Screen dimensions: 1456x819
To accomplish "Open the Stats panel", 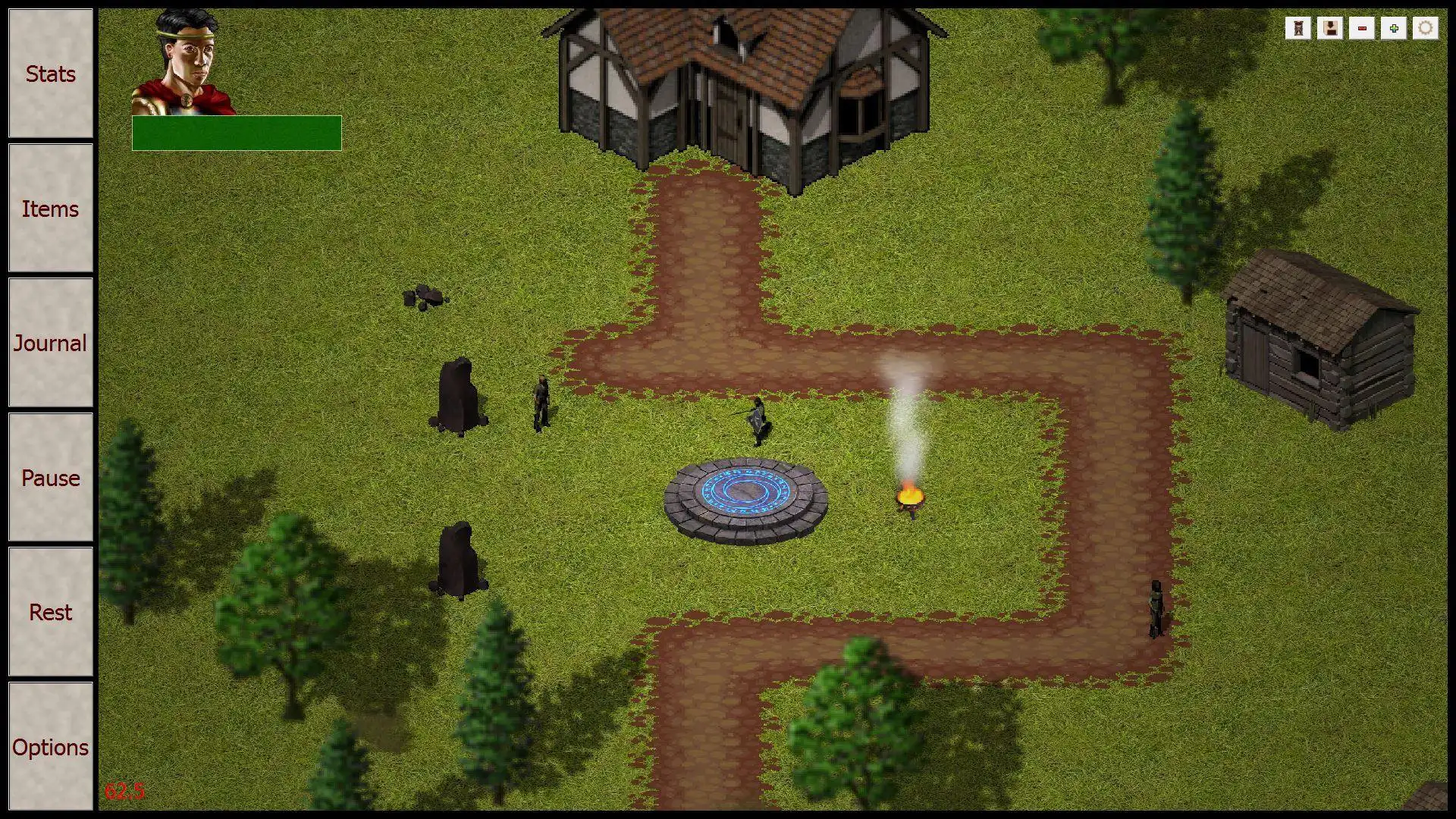I will click(50, 74).
